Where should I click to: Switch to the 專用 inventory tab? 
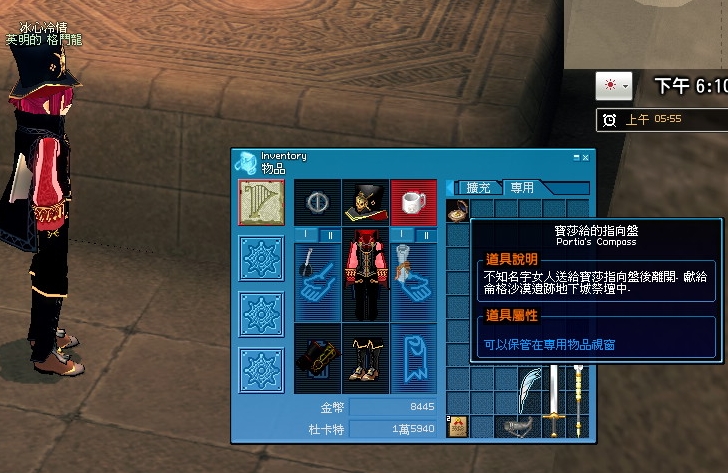[522, 187]
